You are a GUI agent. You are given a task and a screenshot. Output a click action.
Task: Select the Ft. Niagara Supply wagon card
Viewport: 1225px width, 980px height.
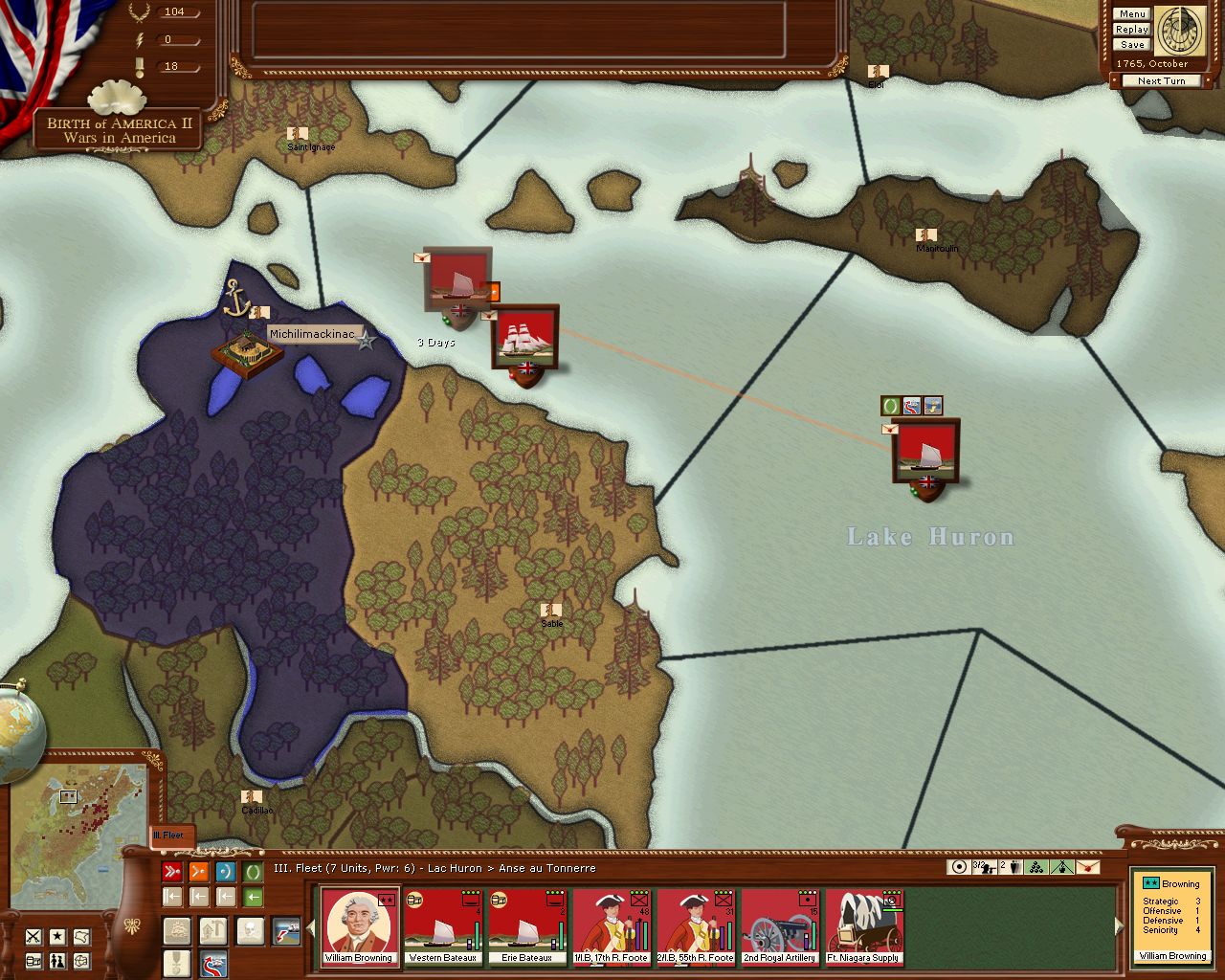(x=864, y=926)
